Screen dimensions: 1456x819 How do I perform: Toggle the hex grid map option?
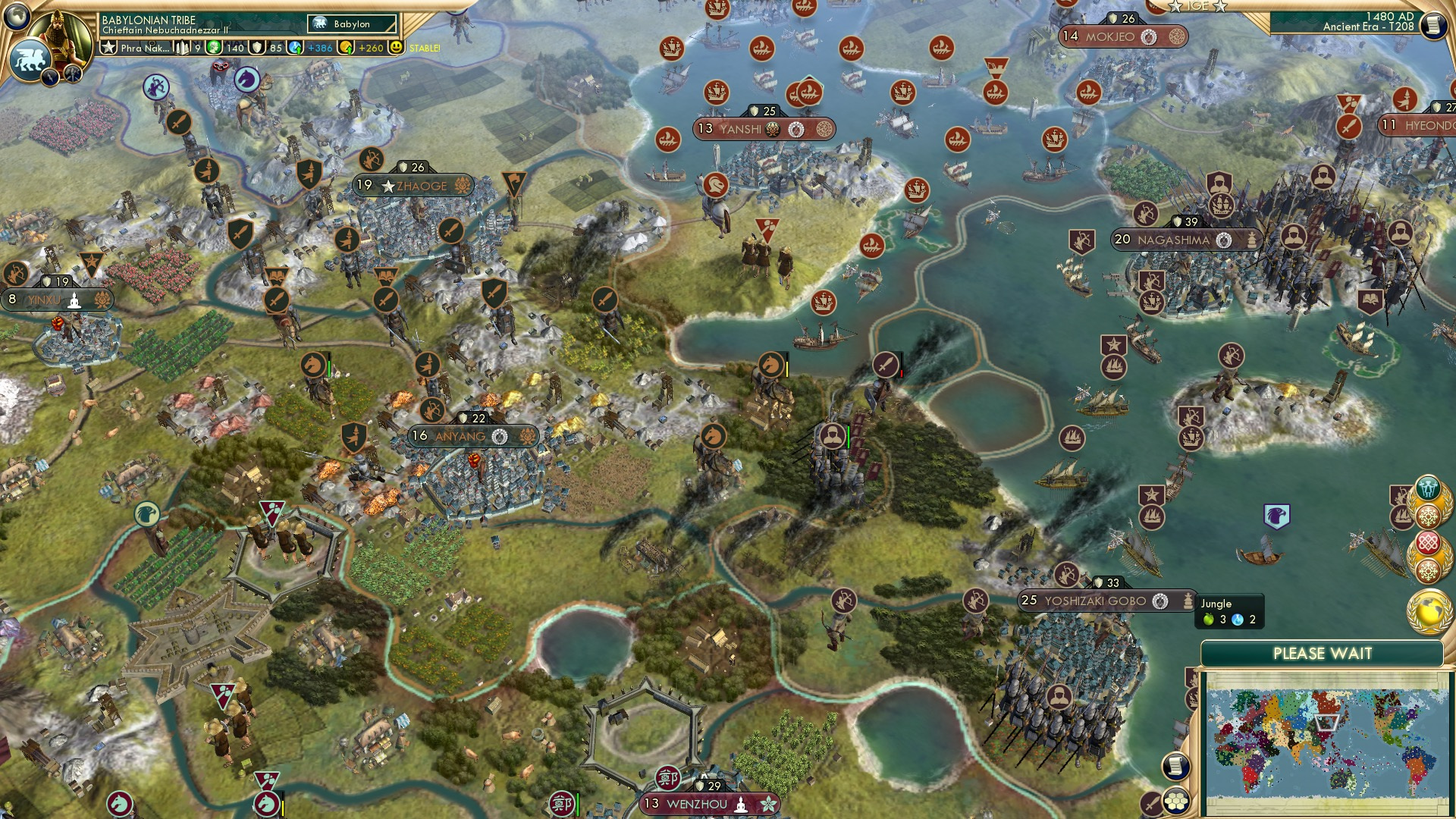pyautogui.click(x=1176, y=801)
